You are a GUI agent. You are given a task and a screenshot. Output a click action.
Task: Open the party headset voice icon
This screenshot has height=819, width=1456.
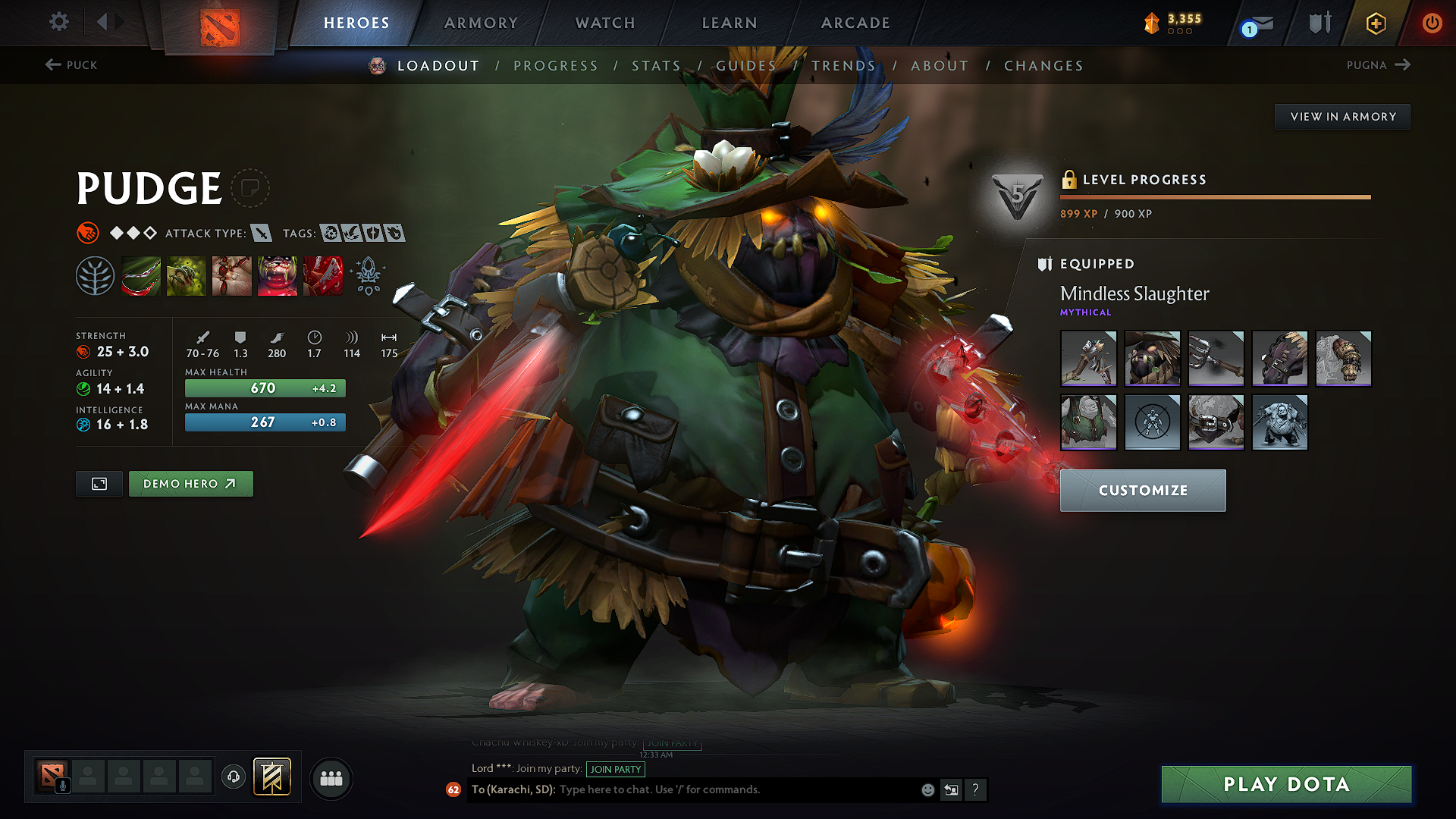coord(233,778)
